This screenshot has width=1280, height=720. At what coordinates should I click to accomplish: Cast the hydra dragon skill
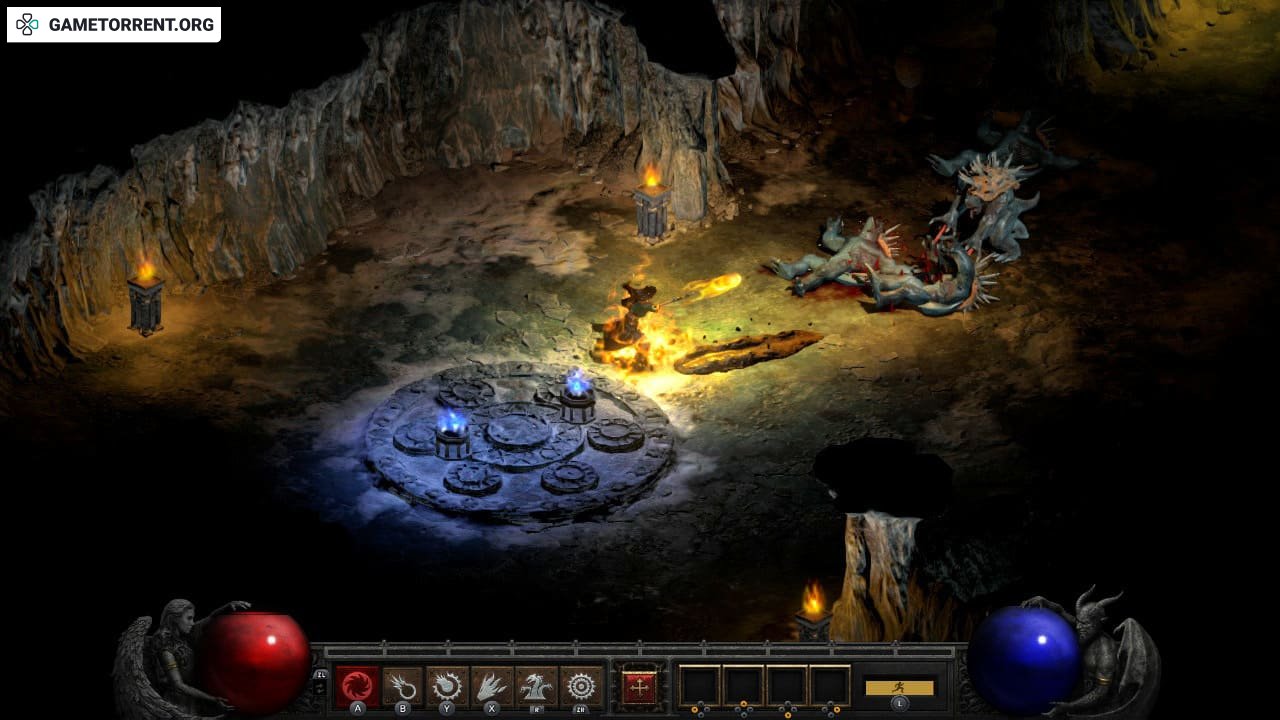[537, 686]
